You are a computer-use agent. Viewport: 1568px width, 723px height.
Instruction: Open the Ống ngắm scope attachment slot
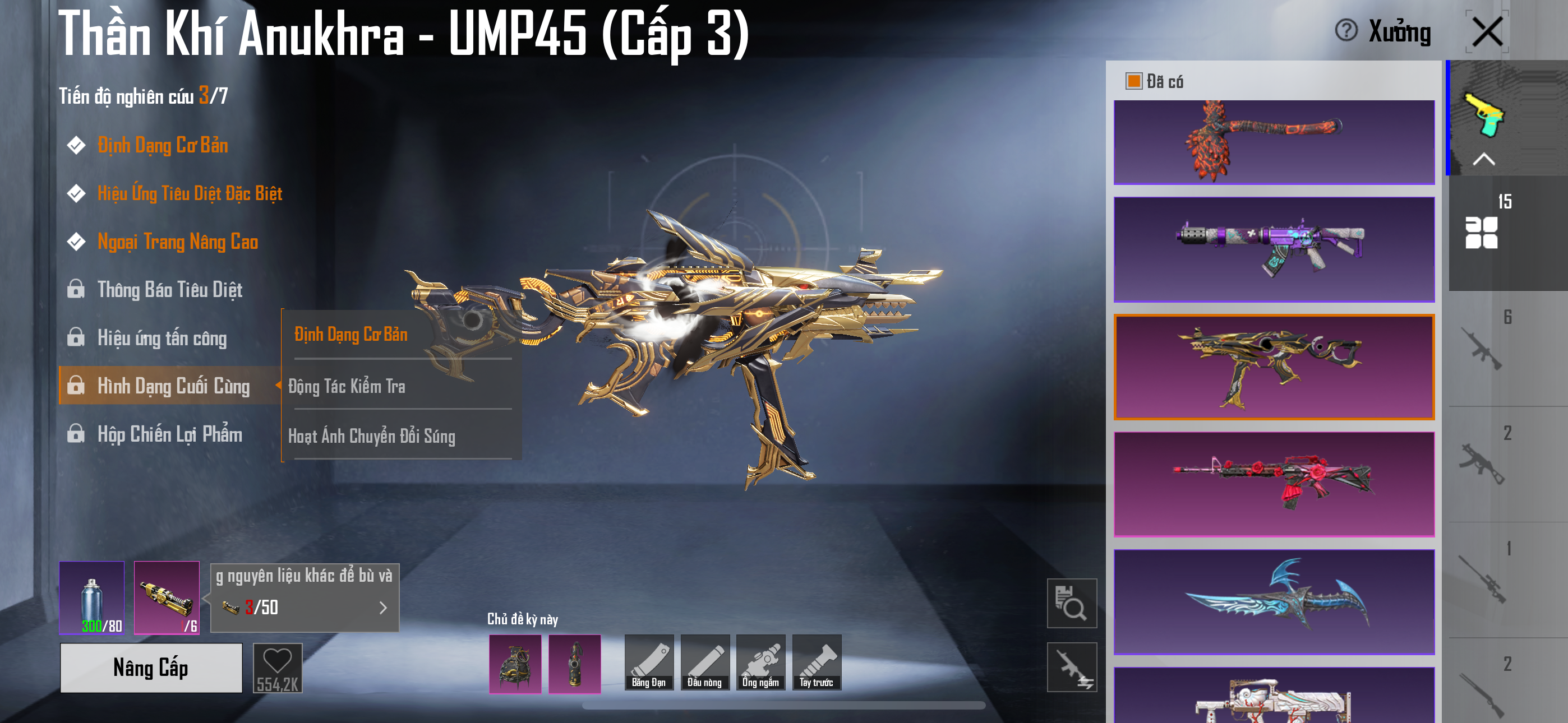[760, 662]
